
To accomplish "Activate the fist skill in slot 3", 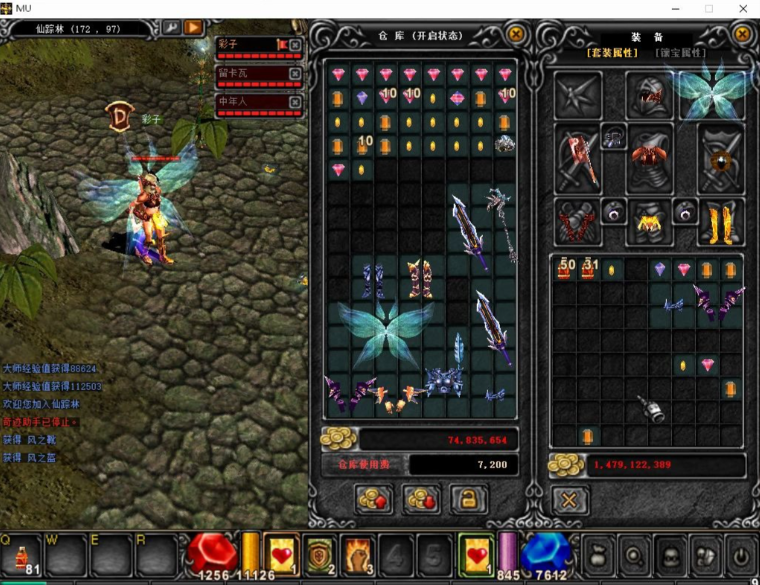I will 357,555.
